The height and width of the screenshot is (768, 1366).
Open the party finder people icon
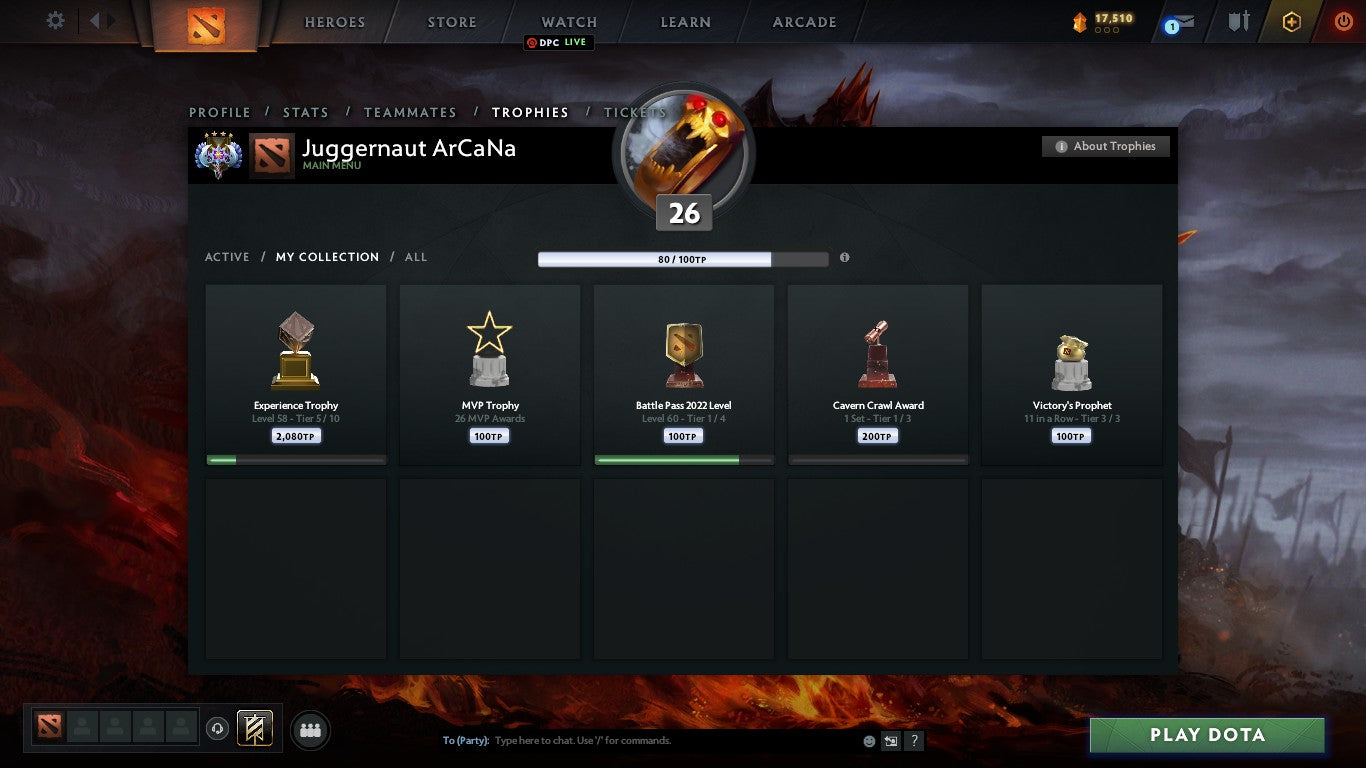(310, 730)
